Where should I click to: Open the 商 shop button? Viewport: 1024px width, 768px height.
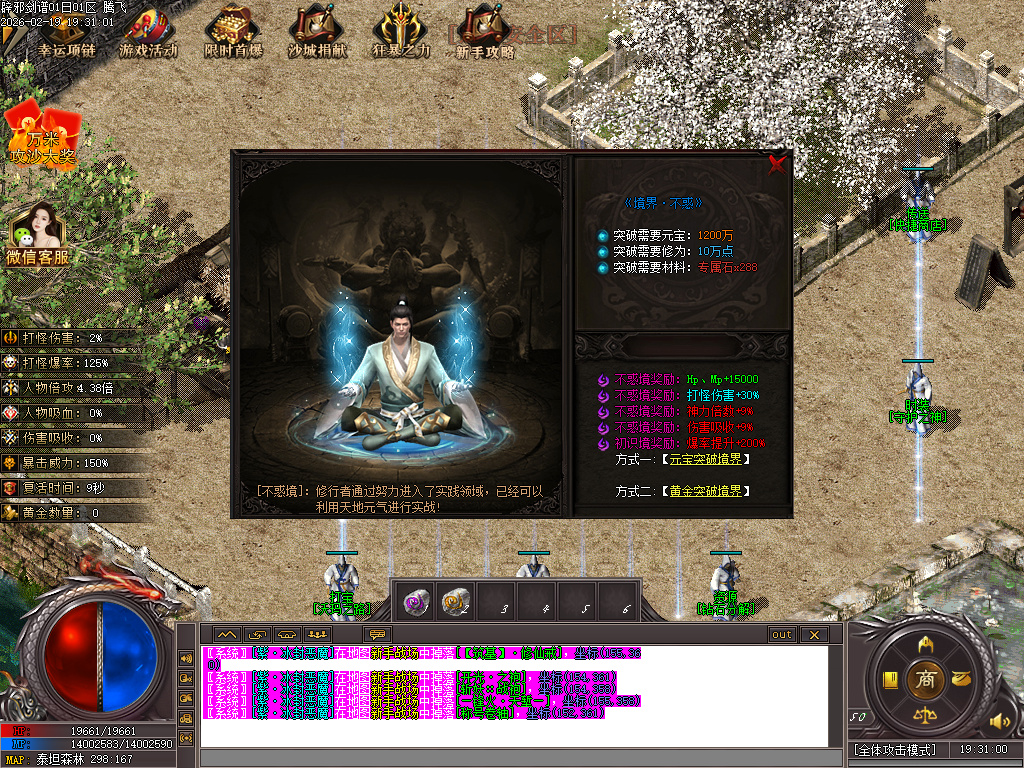tap(925, 680)
